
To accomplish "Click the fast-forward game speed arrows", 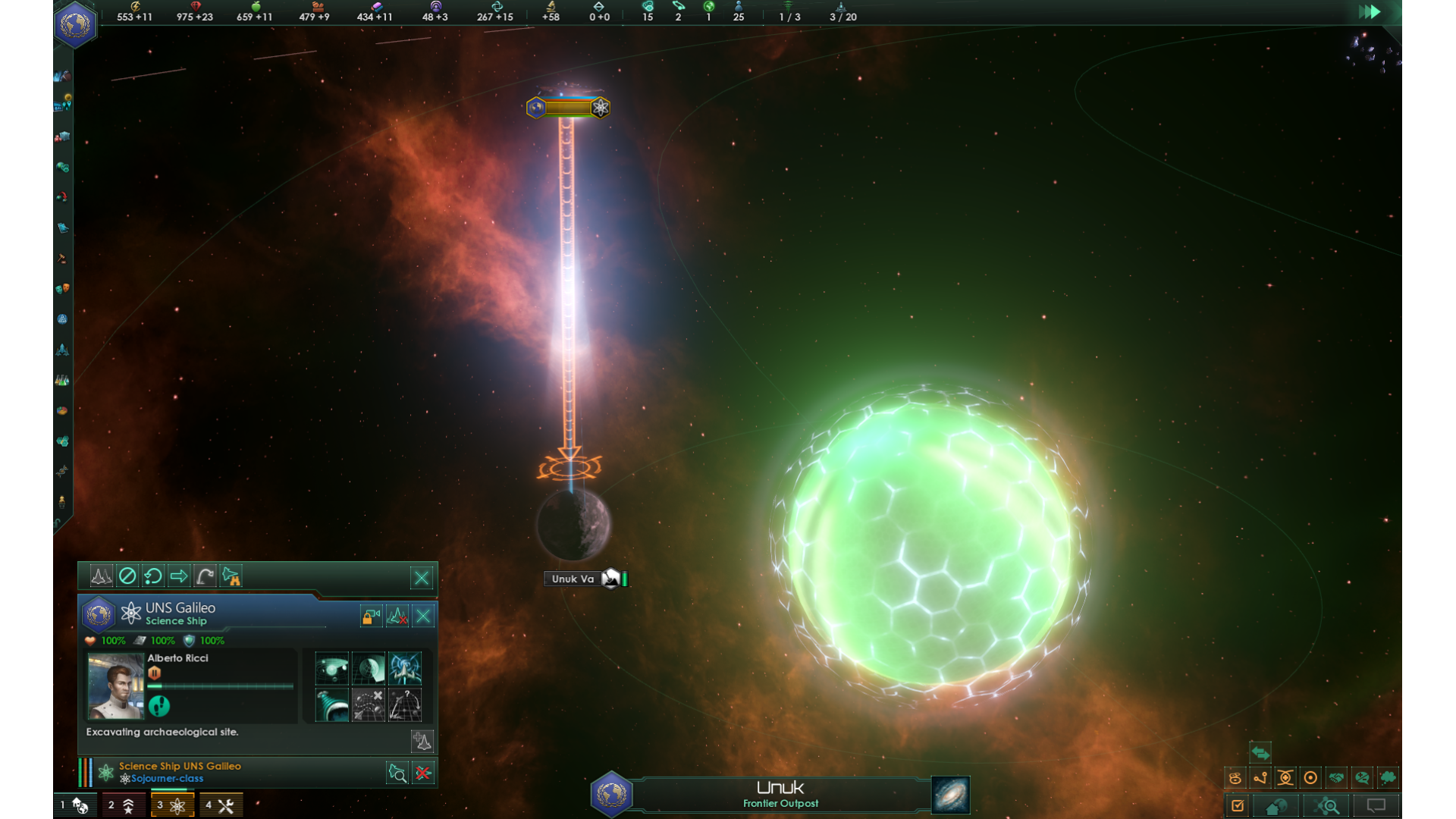I will (1369, 12).
